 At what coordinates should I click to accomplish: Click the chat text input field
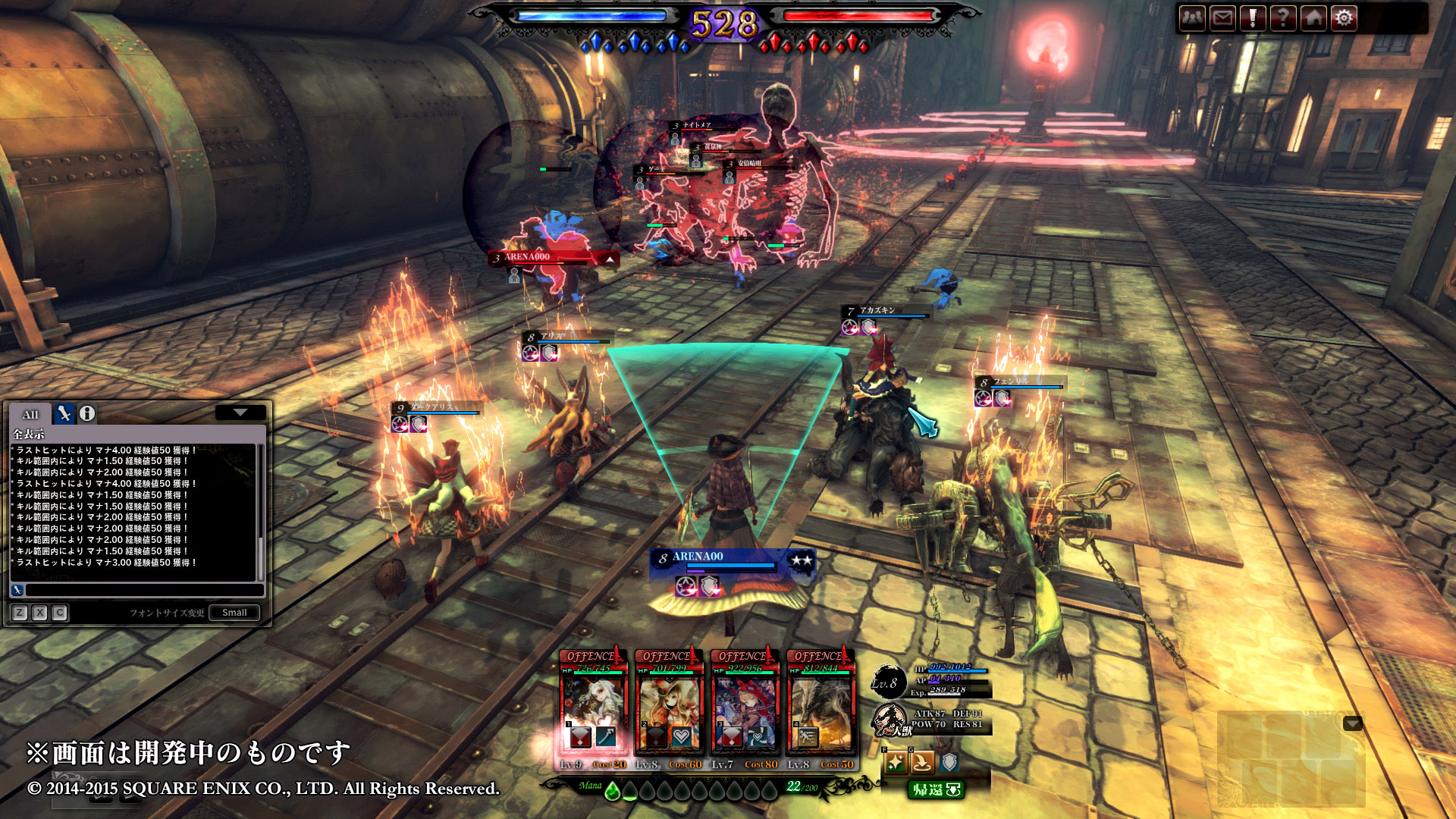[x=144, y=590]
